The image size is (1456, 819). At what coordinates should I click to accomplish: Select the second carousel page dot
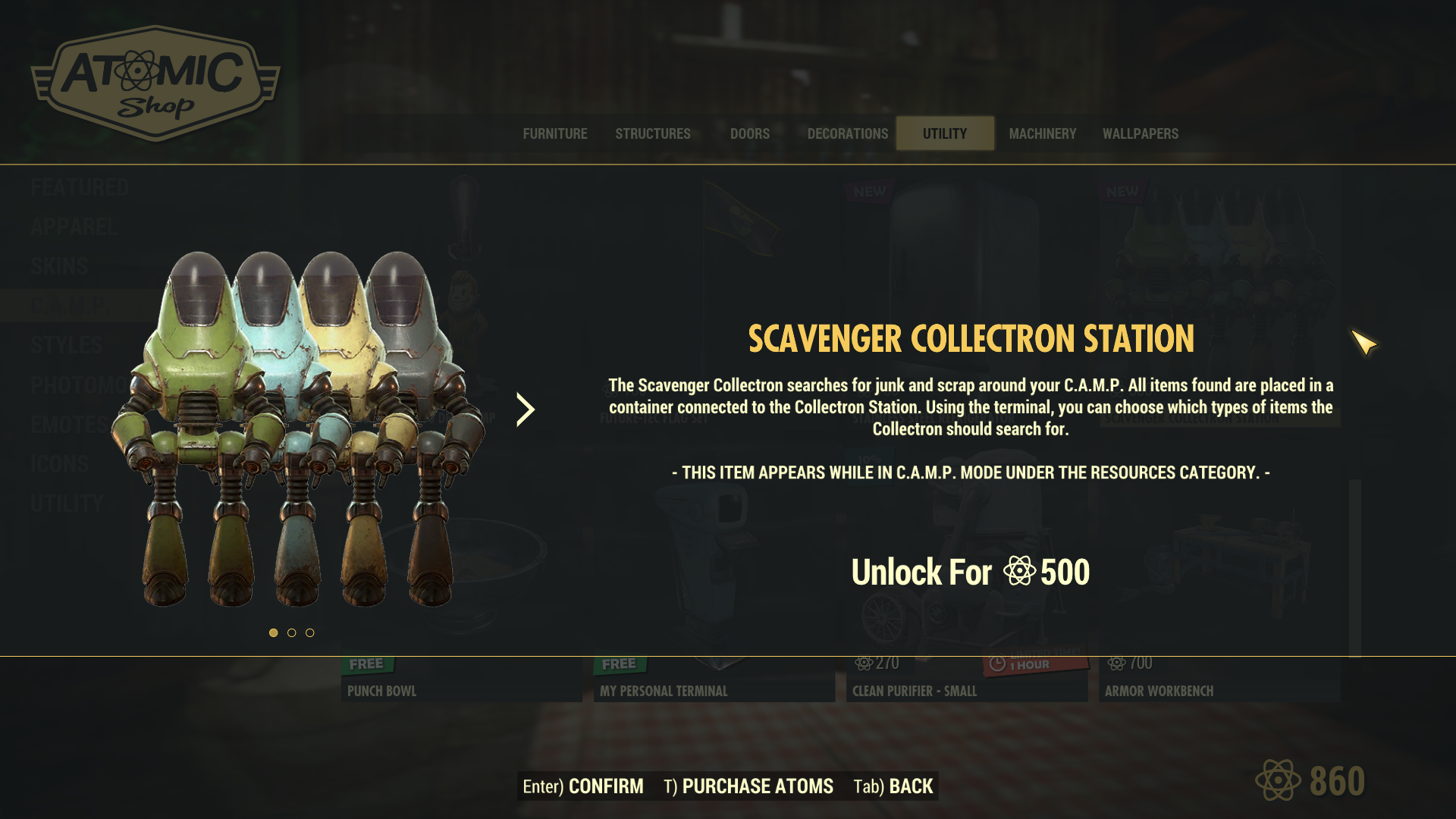click(x=291, y=632)
